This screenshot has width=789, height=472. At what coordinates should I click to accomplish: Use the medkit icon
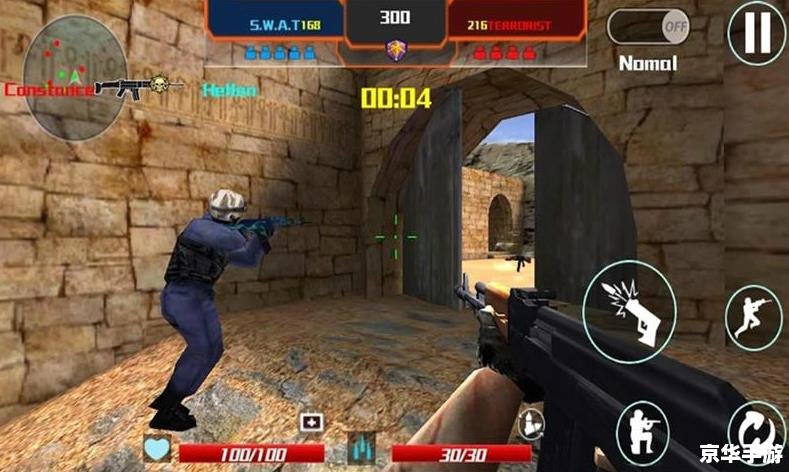click(310, 423)
